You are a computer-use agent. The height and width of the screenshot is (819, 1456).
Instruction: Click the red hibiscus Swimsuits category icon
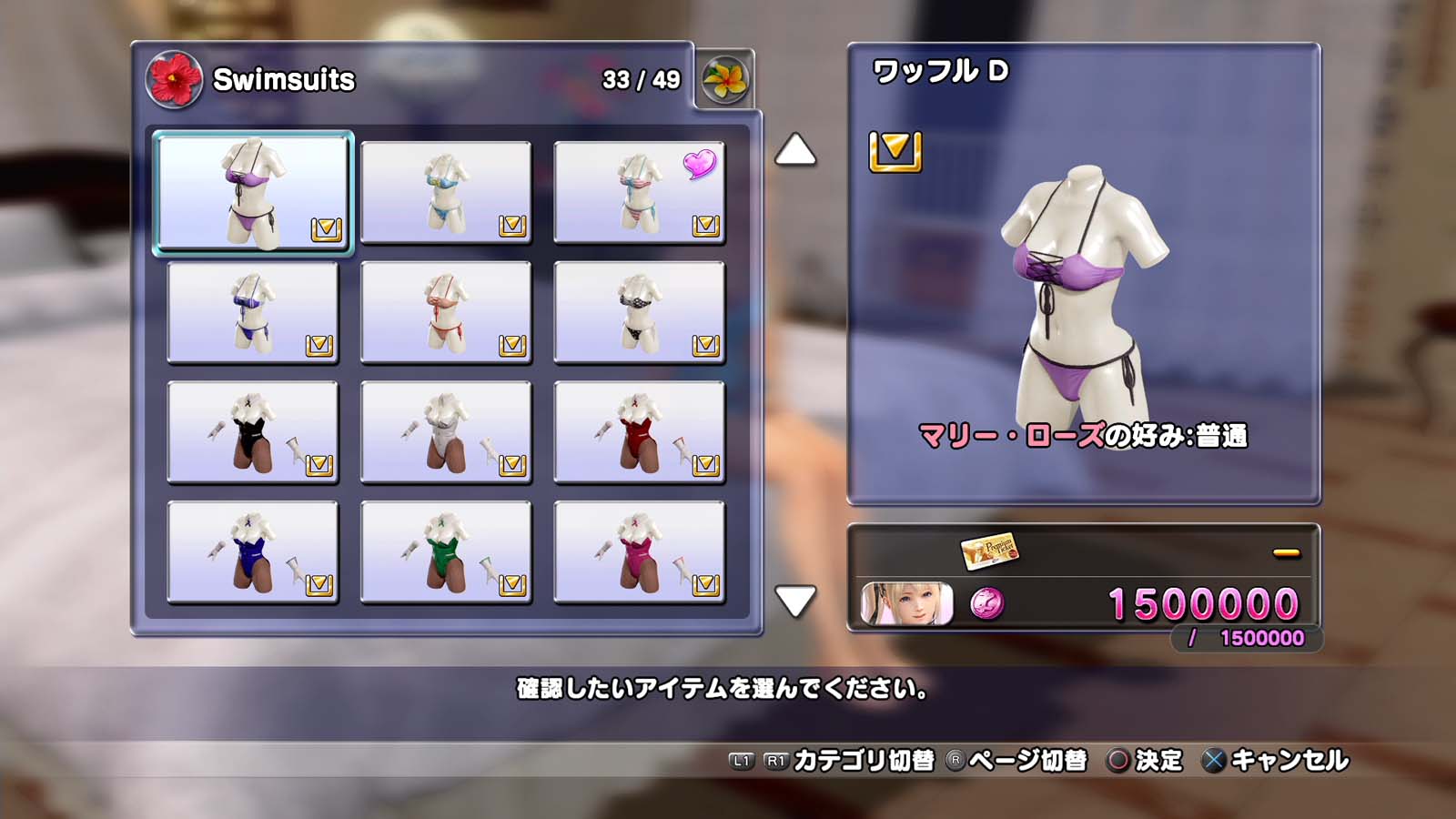tap(174, 79)
